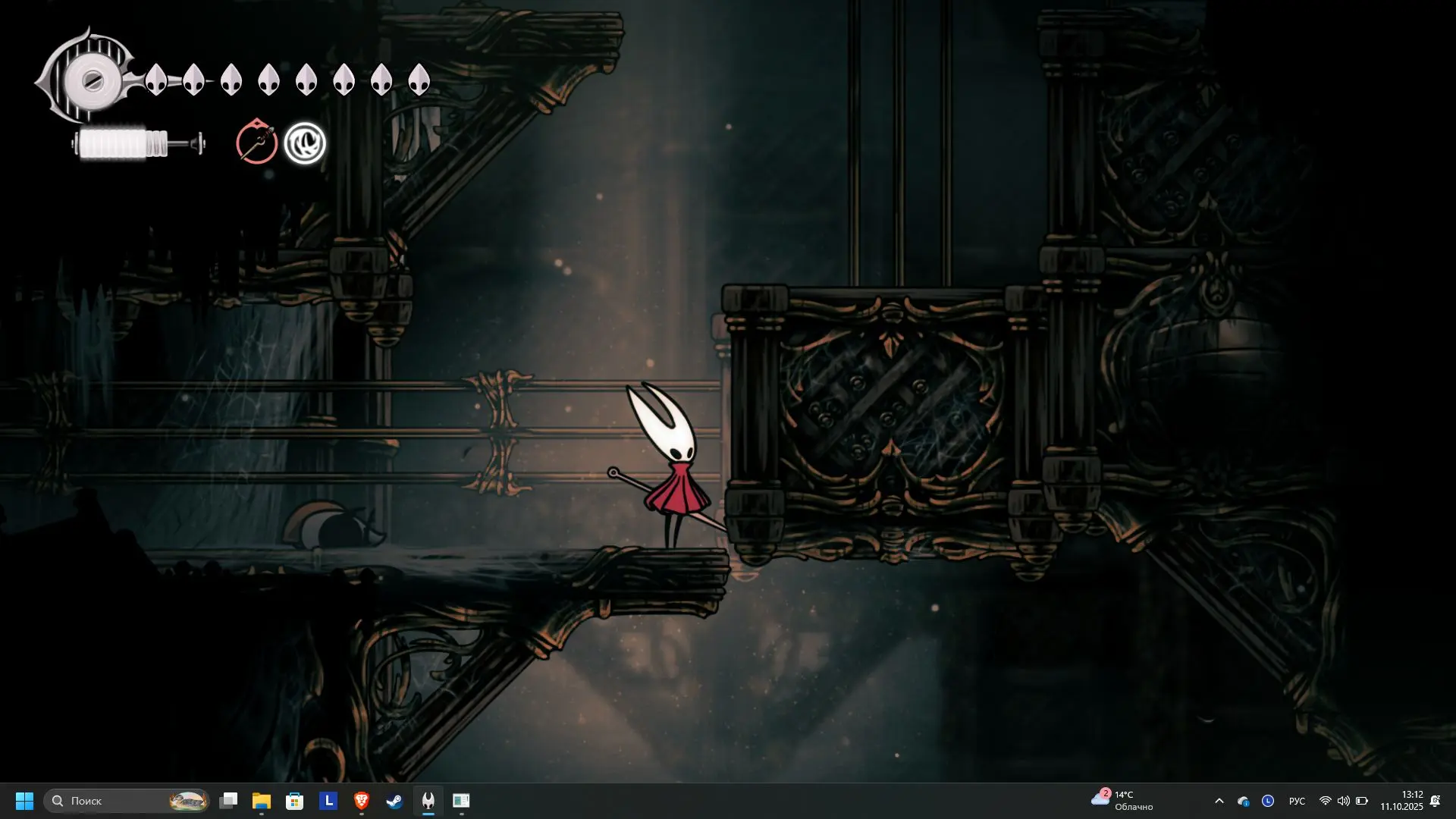Screen dimensions: 1456x819
Task: Activate the white swirl silk skill icon
Action: (305, 143)
